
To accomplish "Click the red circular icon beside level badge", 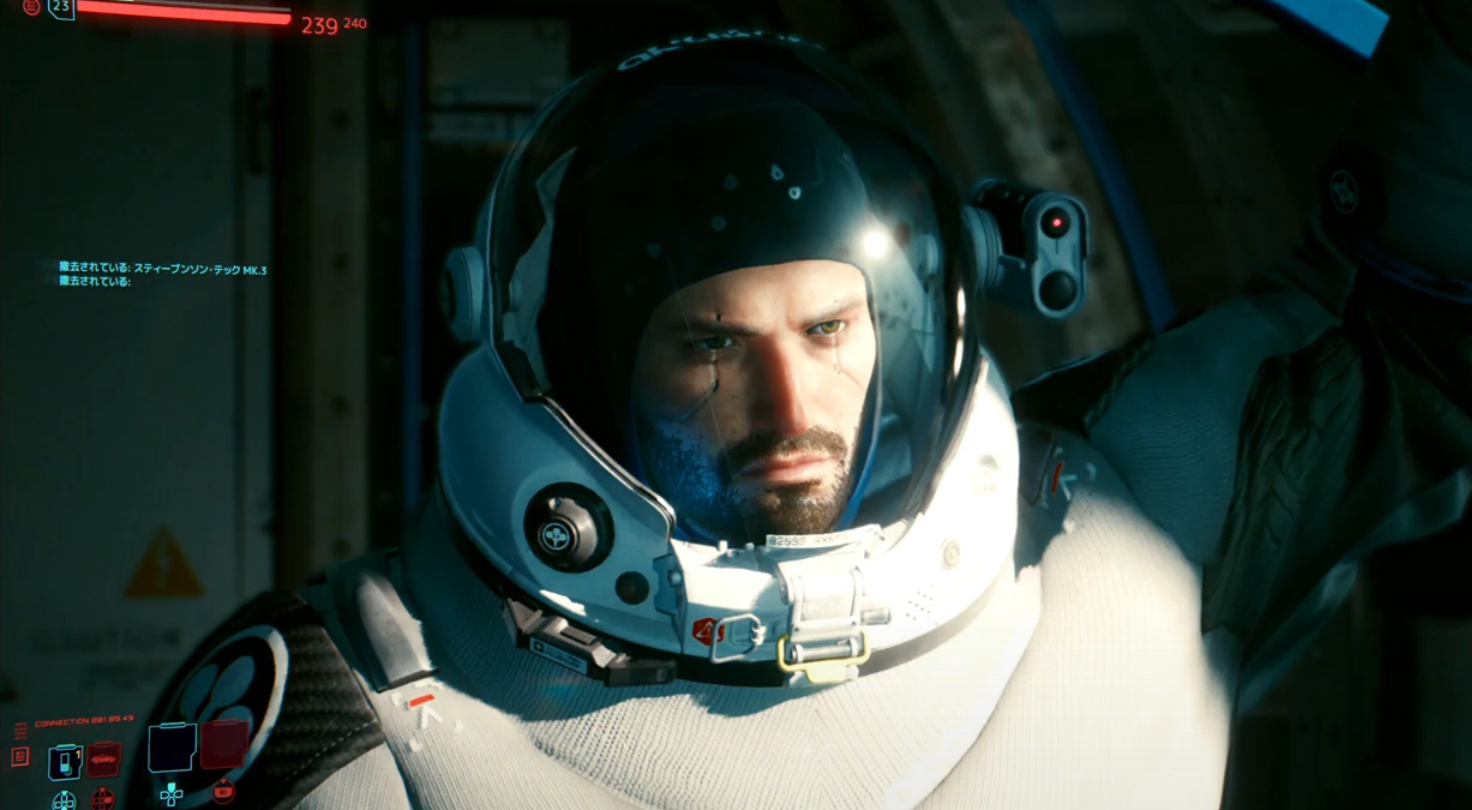I will 31,7.
